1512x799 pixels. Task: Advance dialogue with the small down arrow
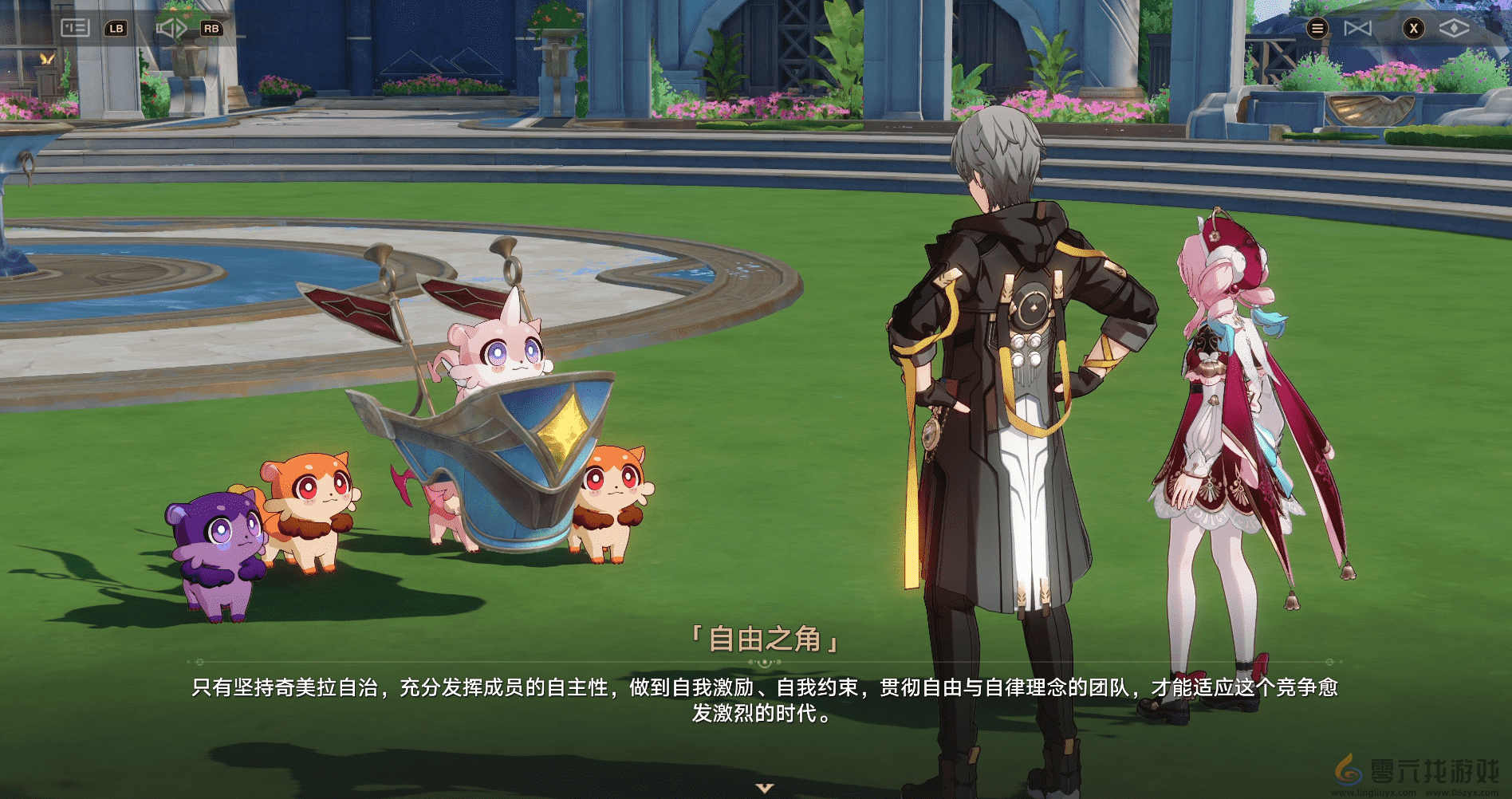tap(765, 788)
